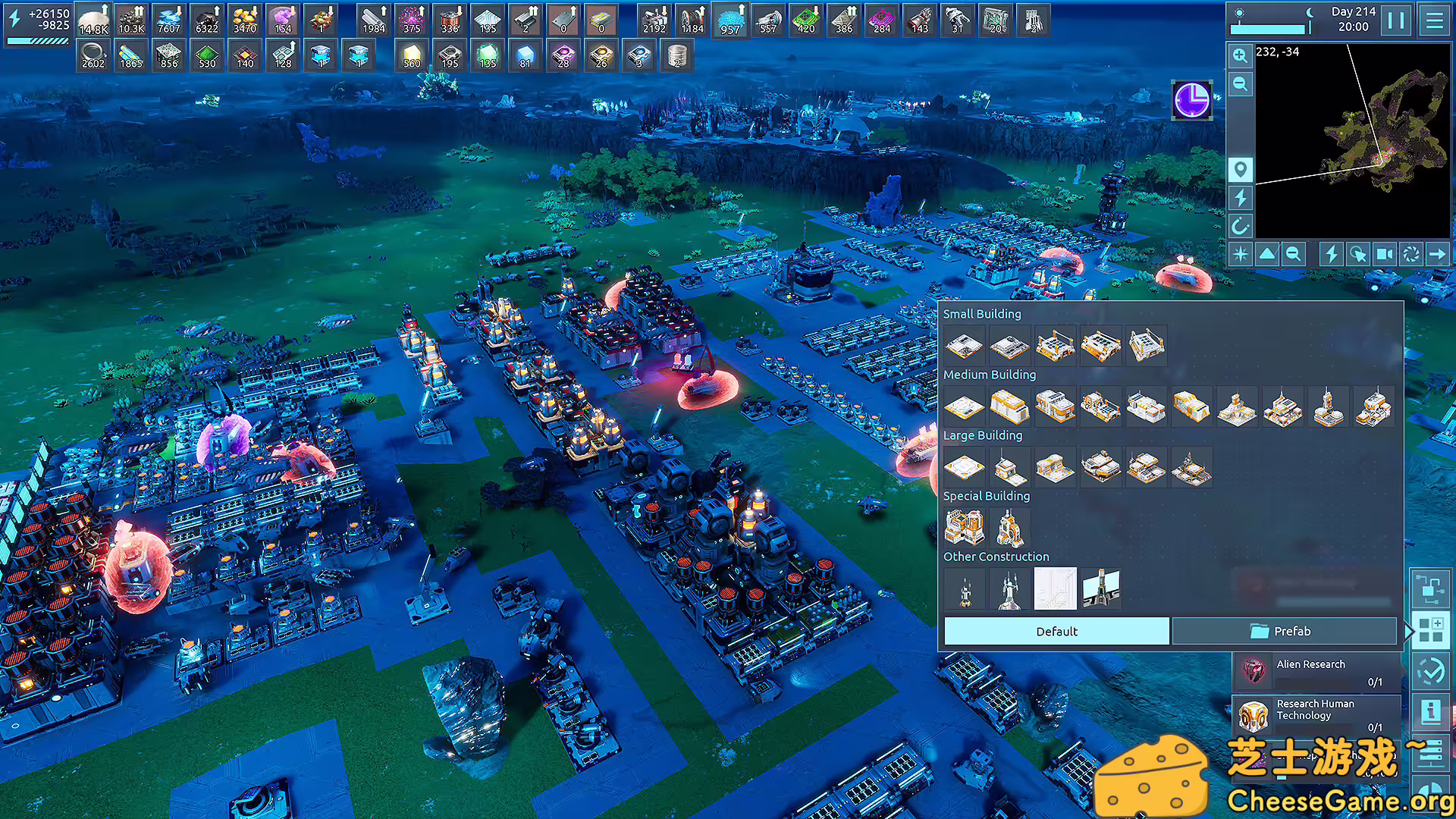Select the minimap zoom-in magnifier tool

pos(1240,57)
